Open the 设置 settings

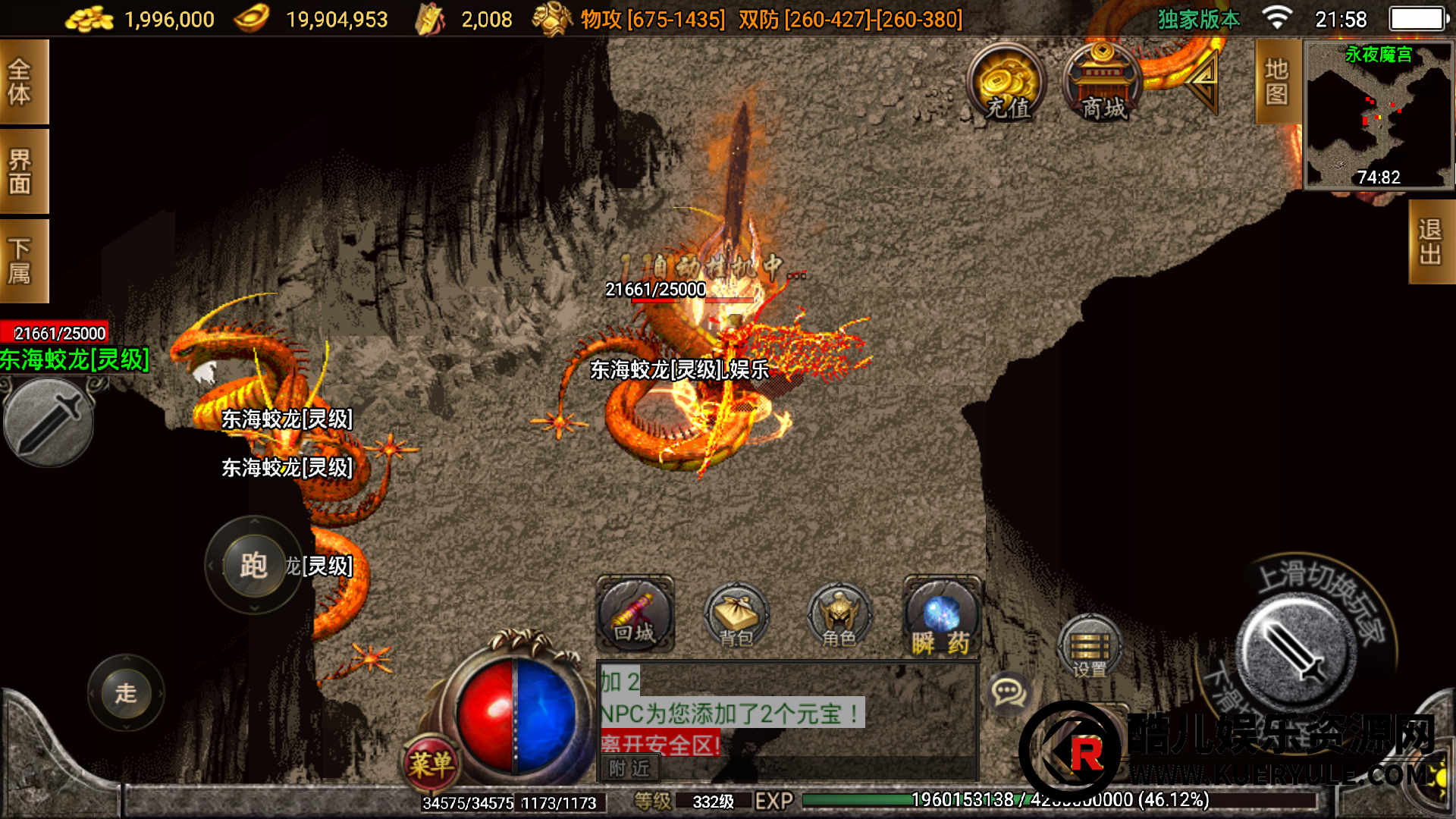[1090, 646]
